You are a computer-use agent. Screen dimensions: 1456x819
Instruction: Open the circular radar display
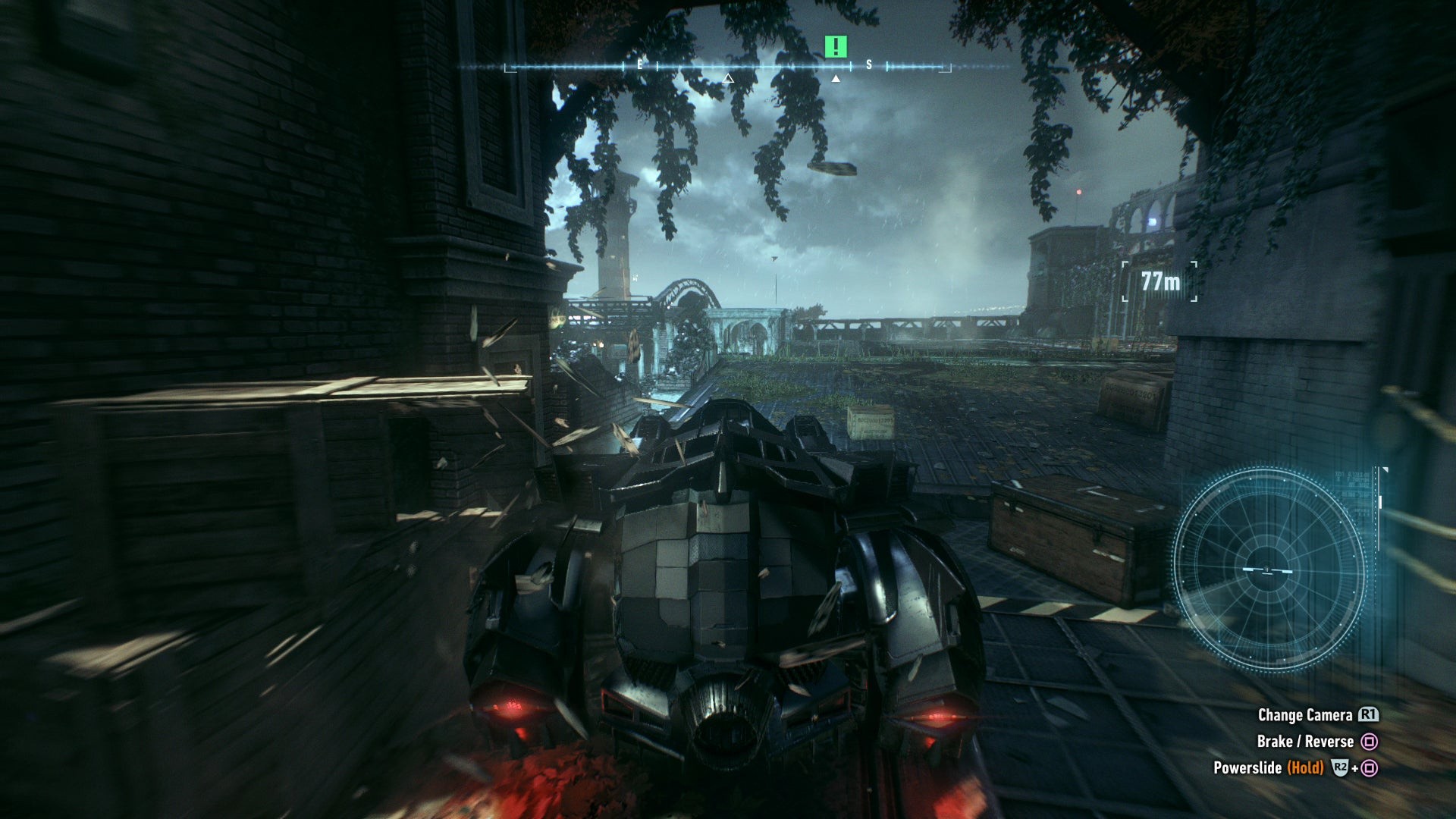pyautogui.click(x=1269, y=569)
